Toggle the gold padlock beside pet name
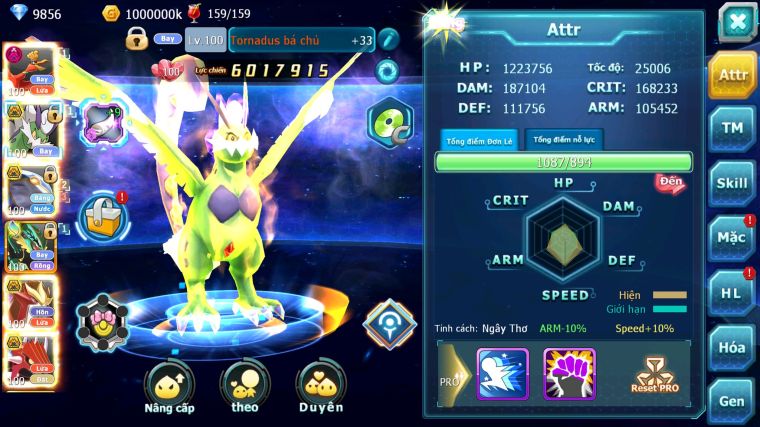 pos(137,39)
